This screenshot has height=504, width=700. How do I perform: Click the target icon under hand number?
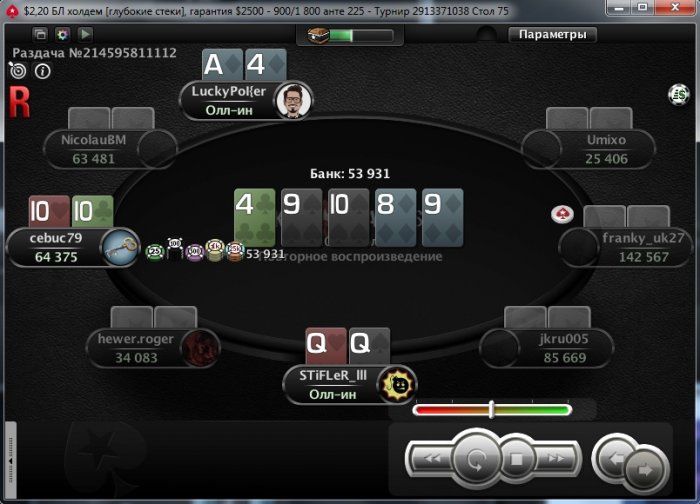pos(18,71)
